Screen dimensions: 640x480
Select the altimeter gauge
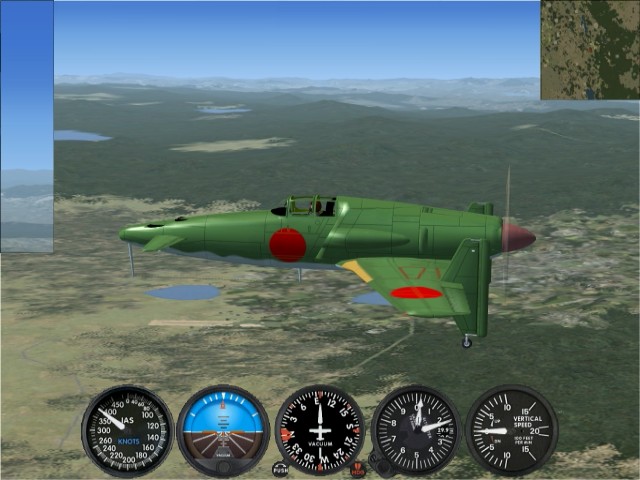pos(416,430)
